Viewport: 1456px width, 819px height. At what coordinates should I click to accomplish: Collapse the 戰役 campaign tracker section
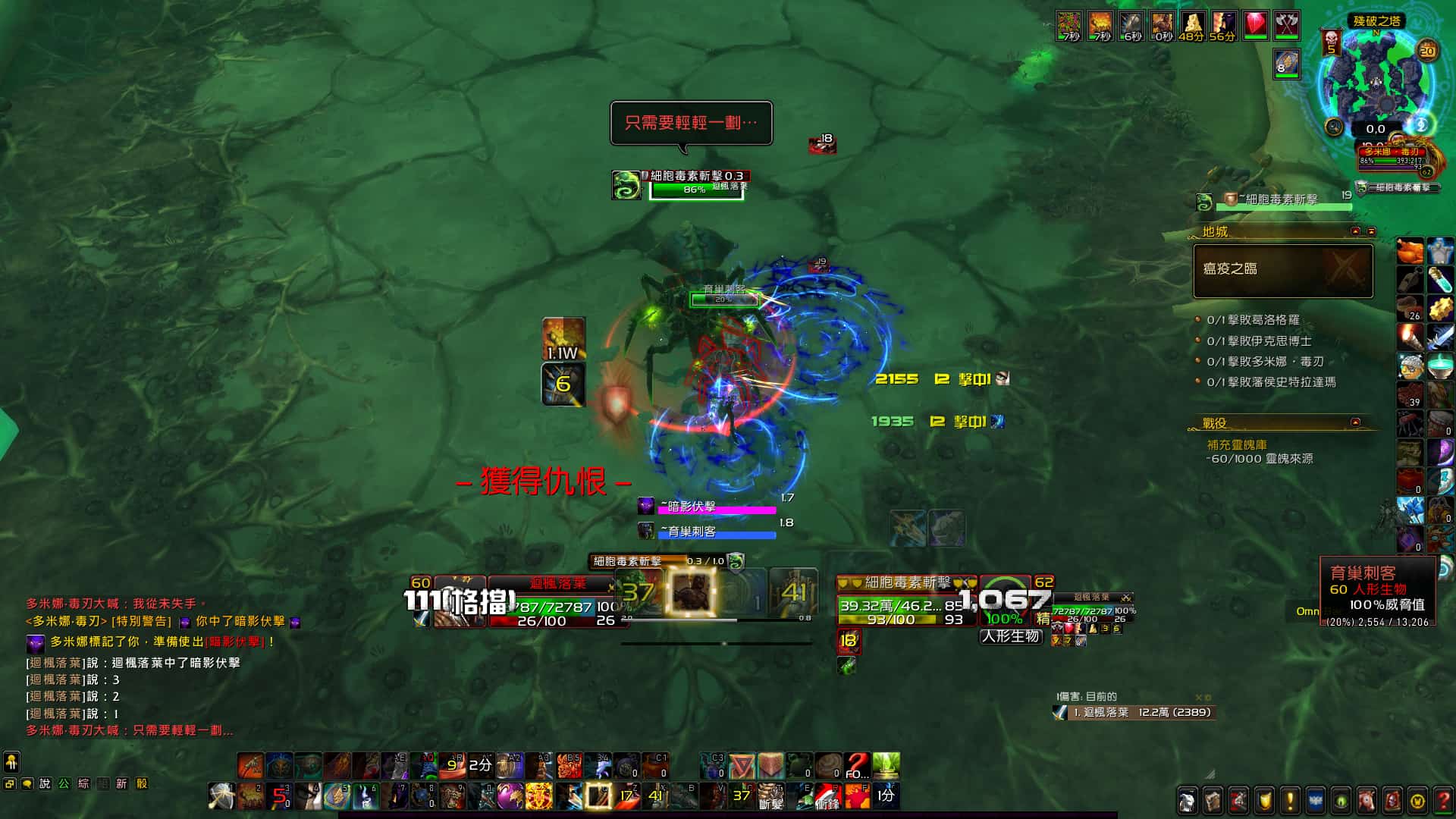[1355, 422]
